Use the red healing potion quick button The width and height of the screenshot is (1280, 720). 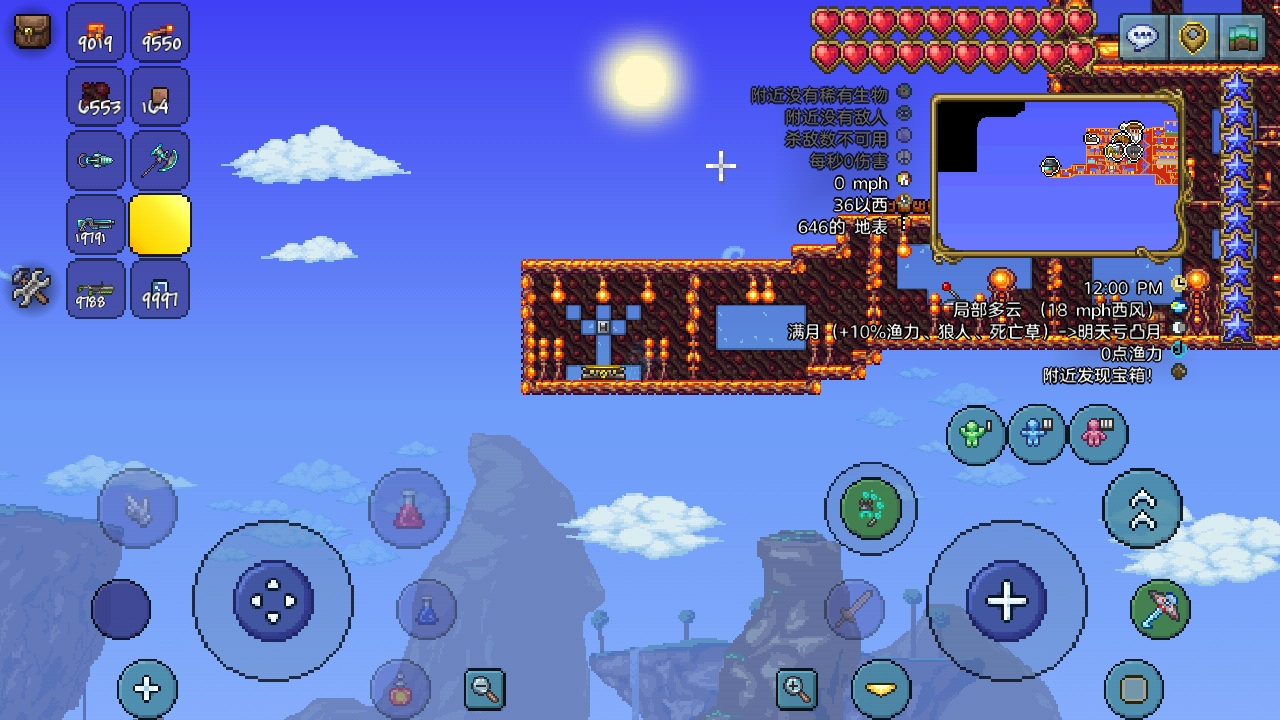(408, 509)
